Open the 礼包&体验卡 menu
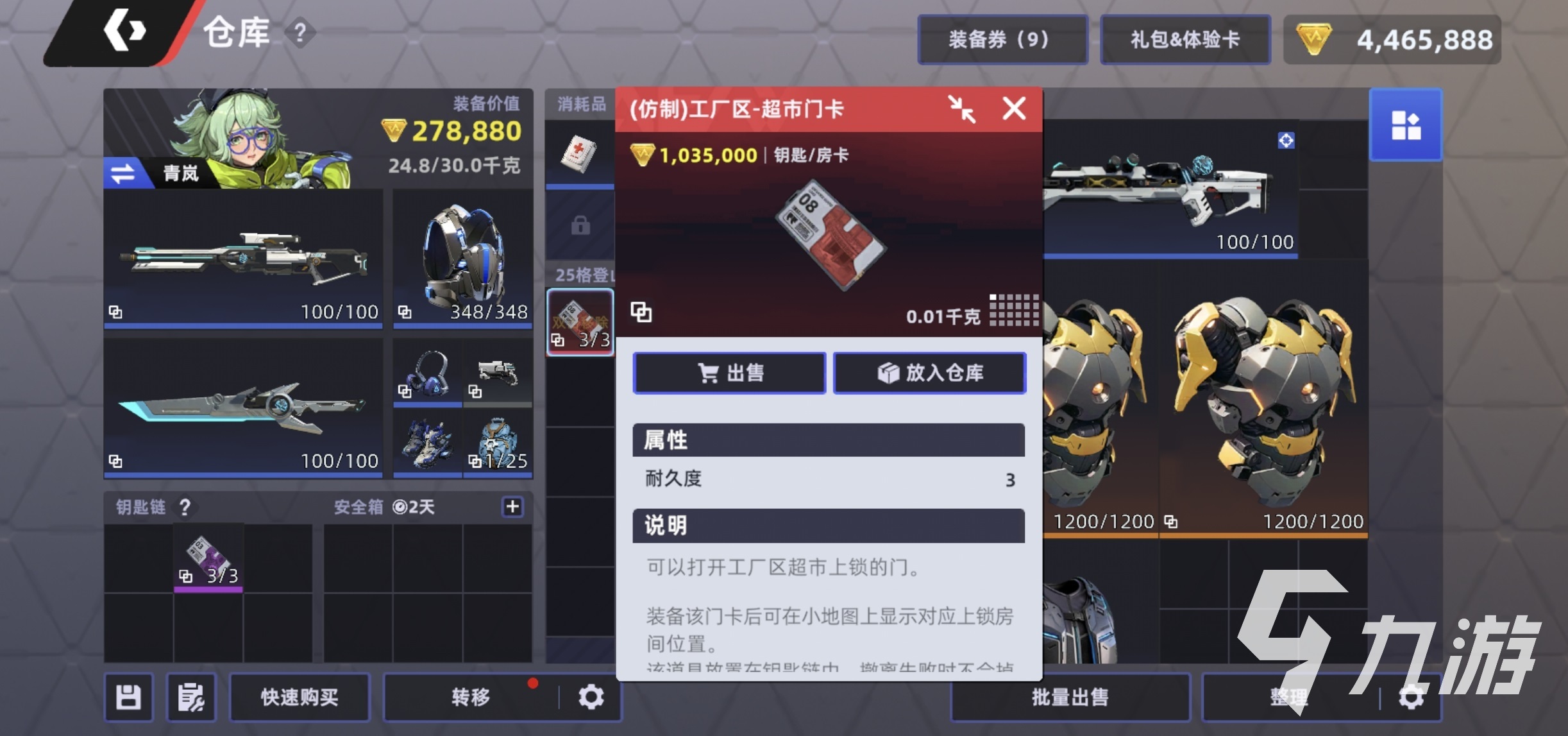 [1184, 39]
